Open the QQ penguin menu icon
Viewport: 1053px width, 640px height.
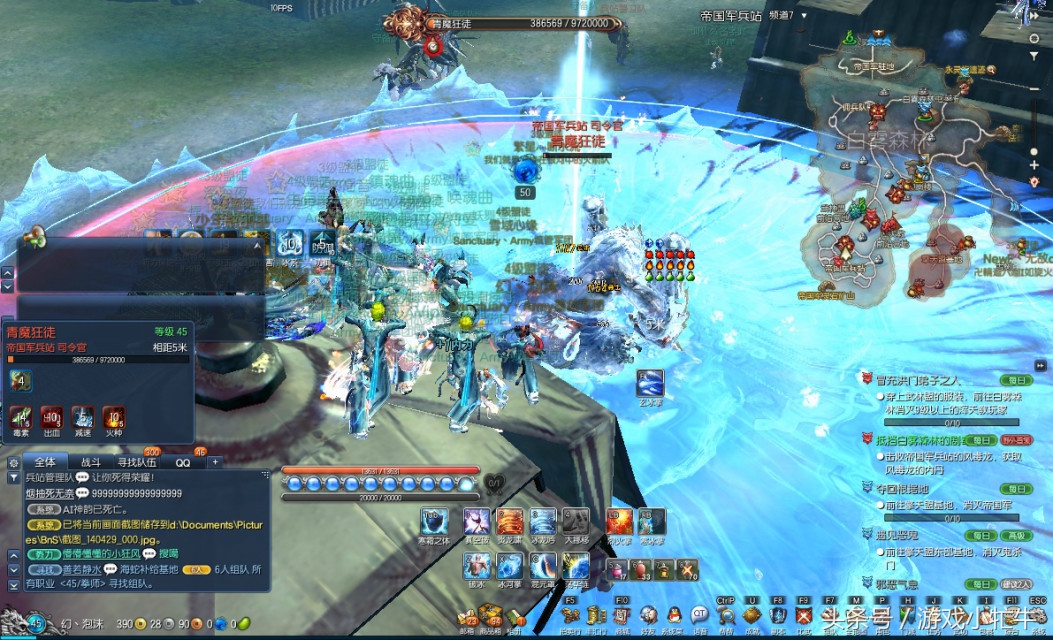(x=674, y=615)
